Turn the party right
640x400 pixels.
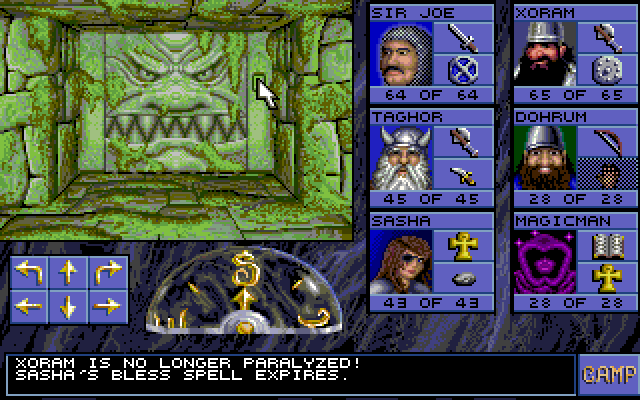(105, 272)
